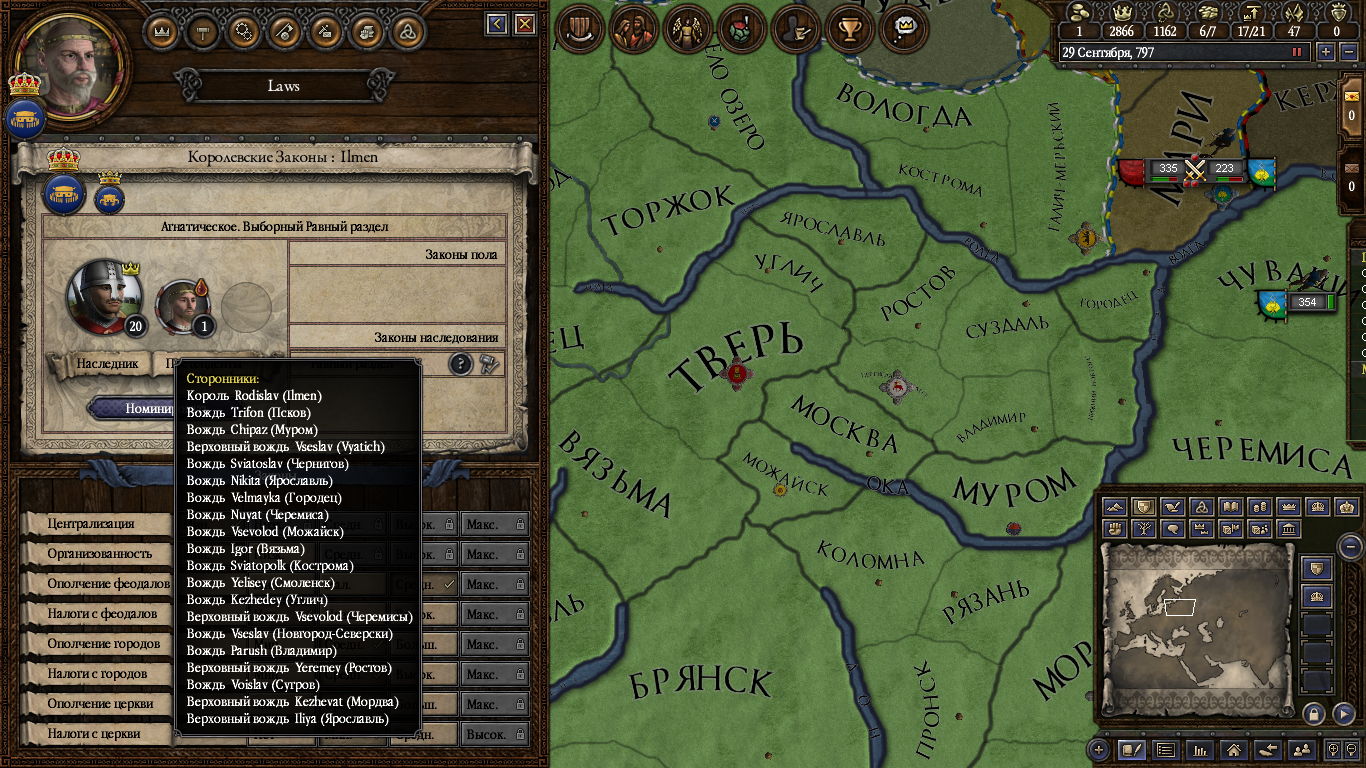Increase game speed with the plus button

coord(1326,52)
